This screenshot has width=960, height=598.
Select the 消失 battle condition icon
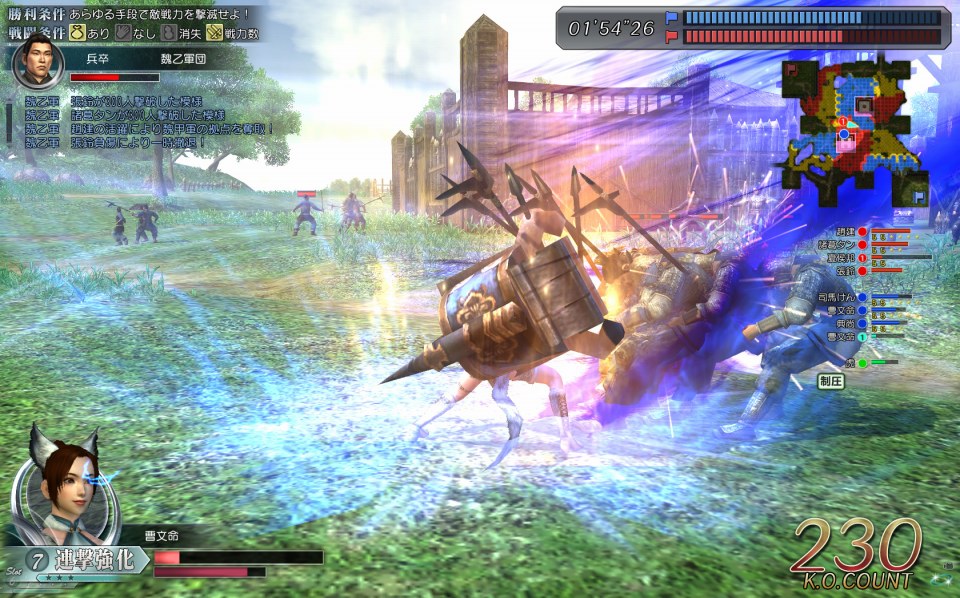coord(168,32)
